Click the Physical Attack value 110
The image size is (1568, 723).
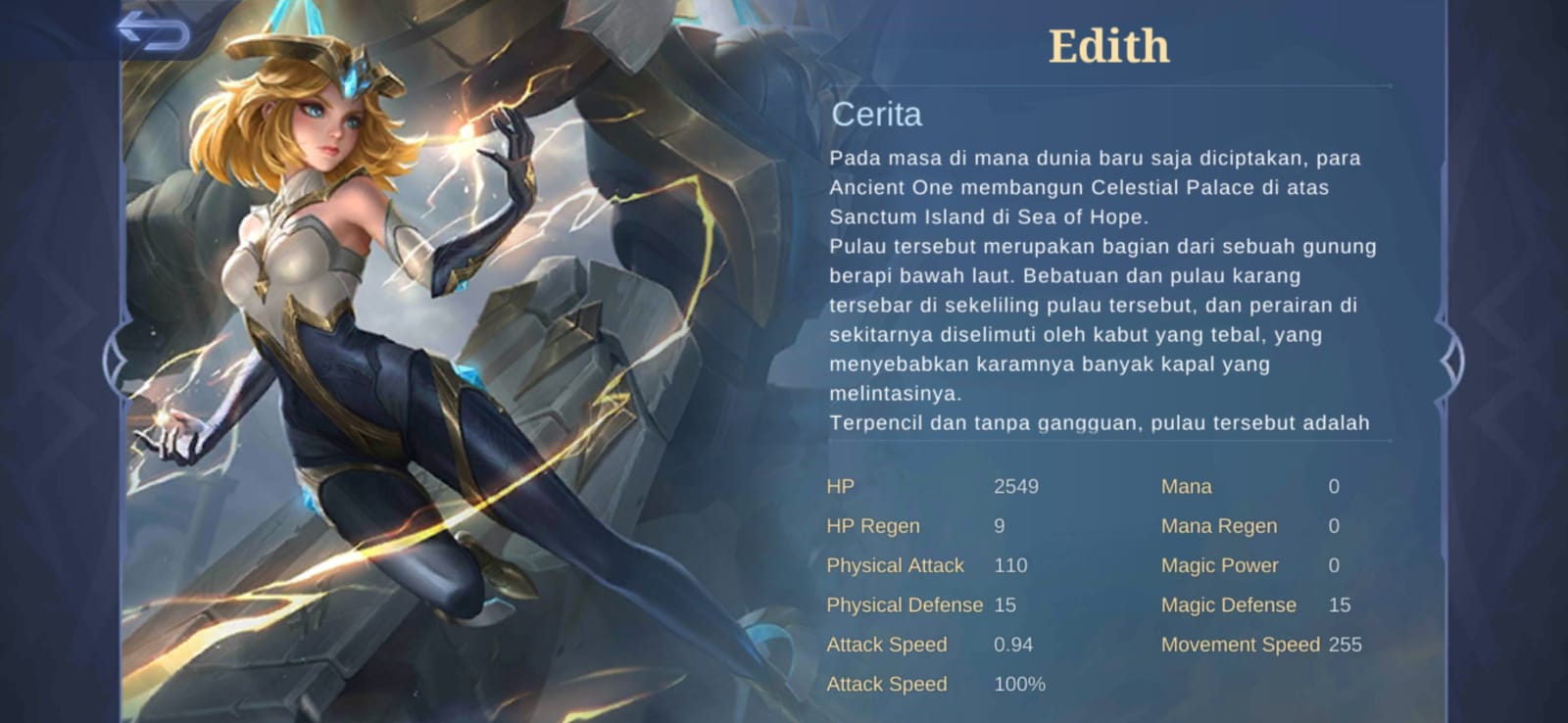(x=1010, y=565)
